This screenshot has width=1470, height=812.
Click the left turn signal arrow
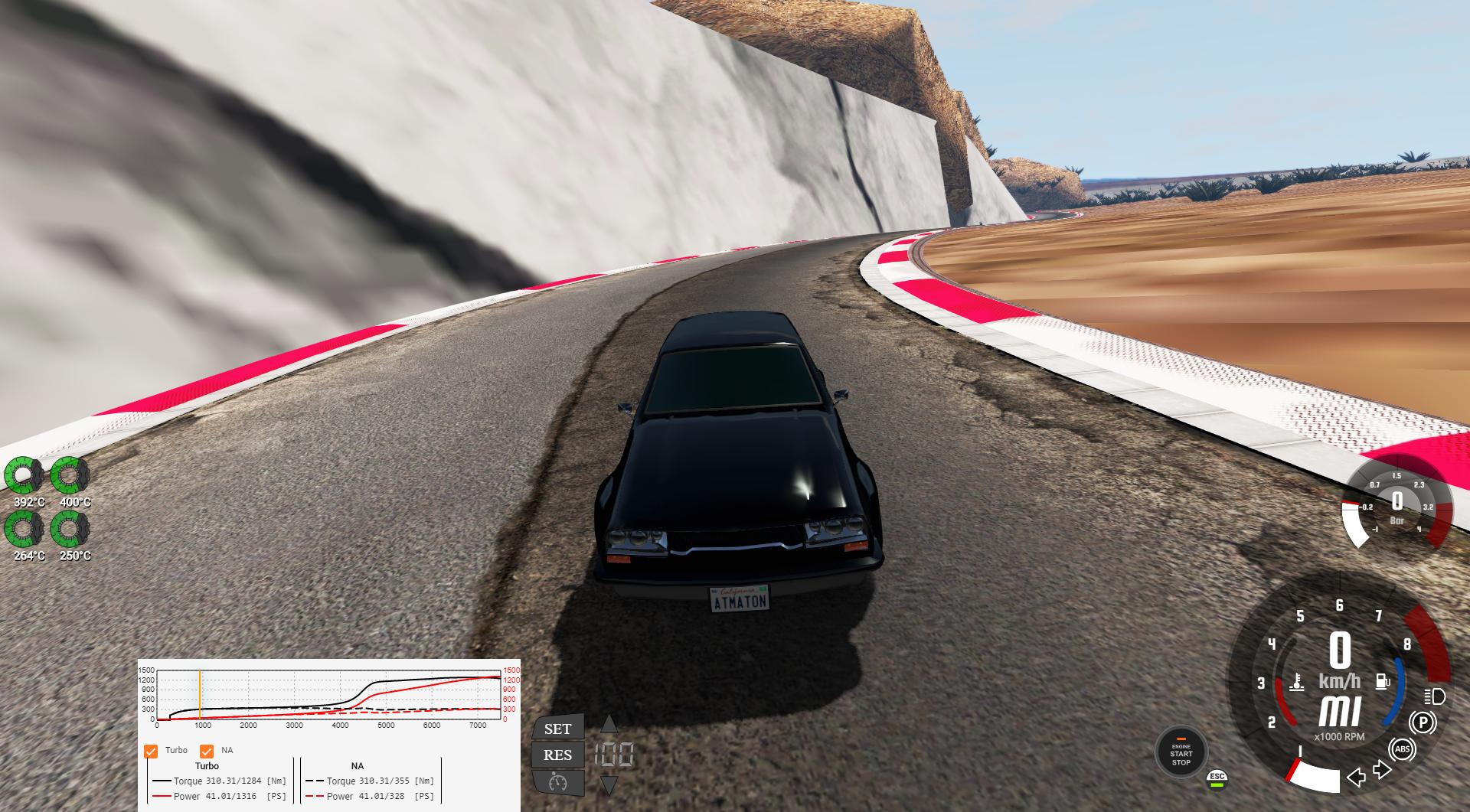(x=1357, y=778)
